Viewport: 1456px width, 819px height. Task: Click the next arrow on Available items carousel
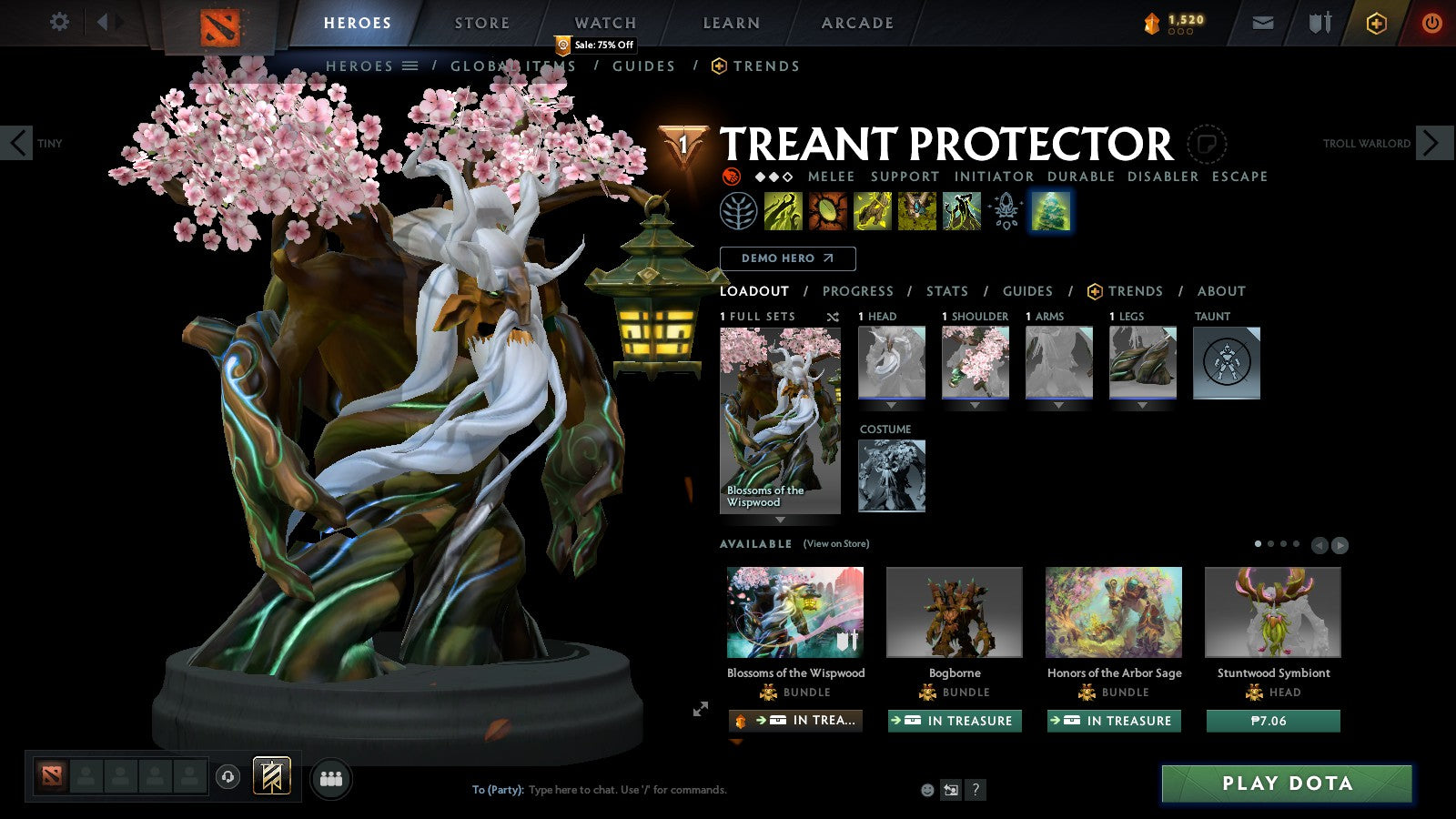1340,545
